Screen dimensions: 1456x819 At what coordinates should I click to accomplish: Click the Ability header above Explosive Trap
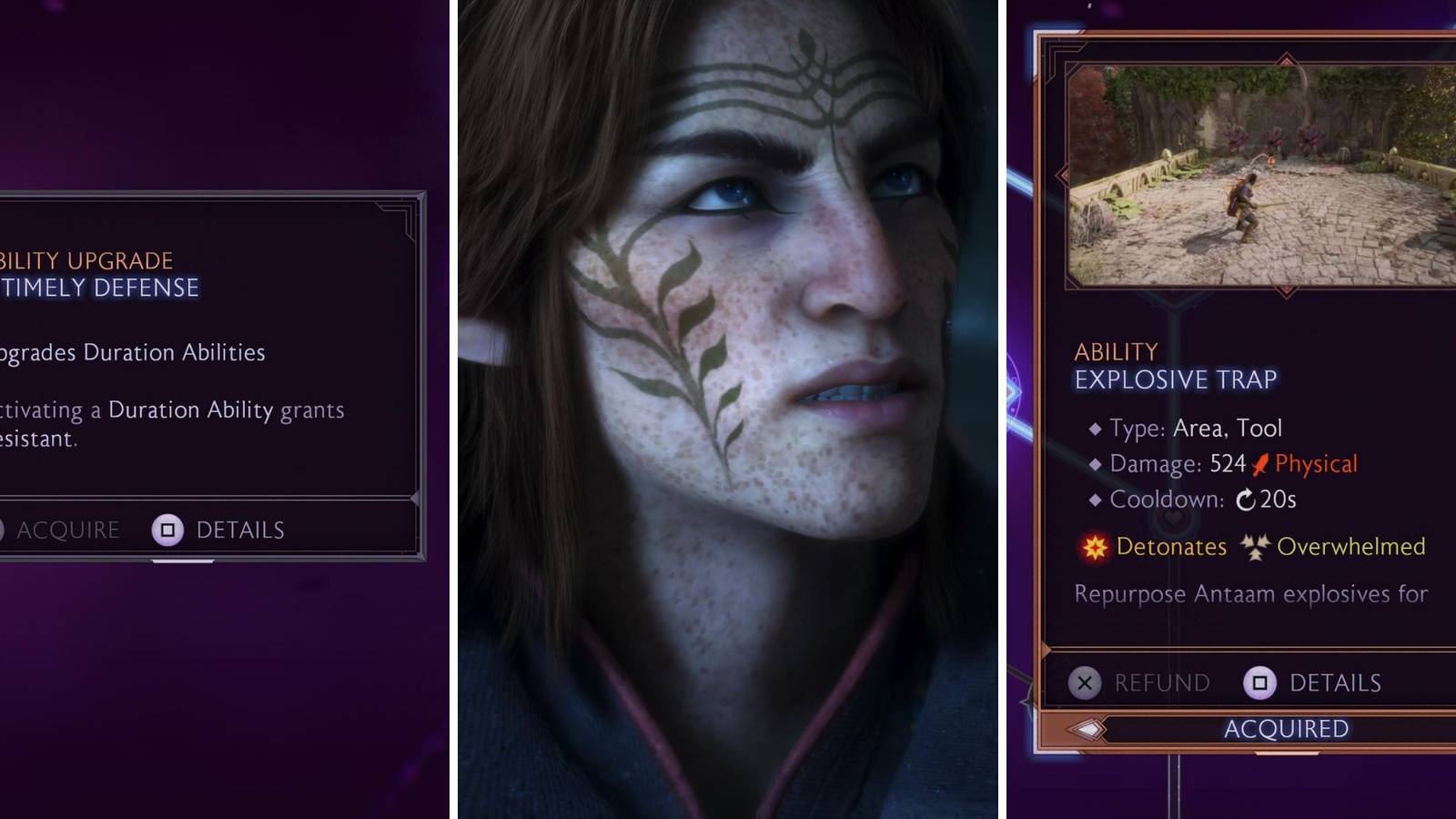point(1115,351)
